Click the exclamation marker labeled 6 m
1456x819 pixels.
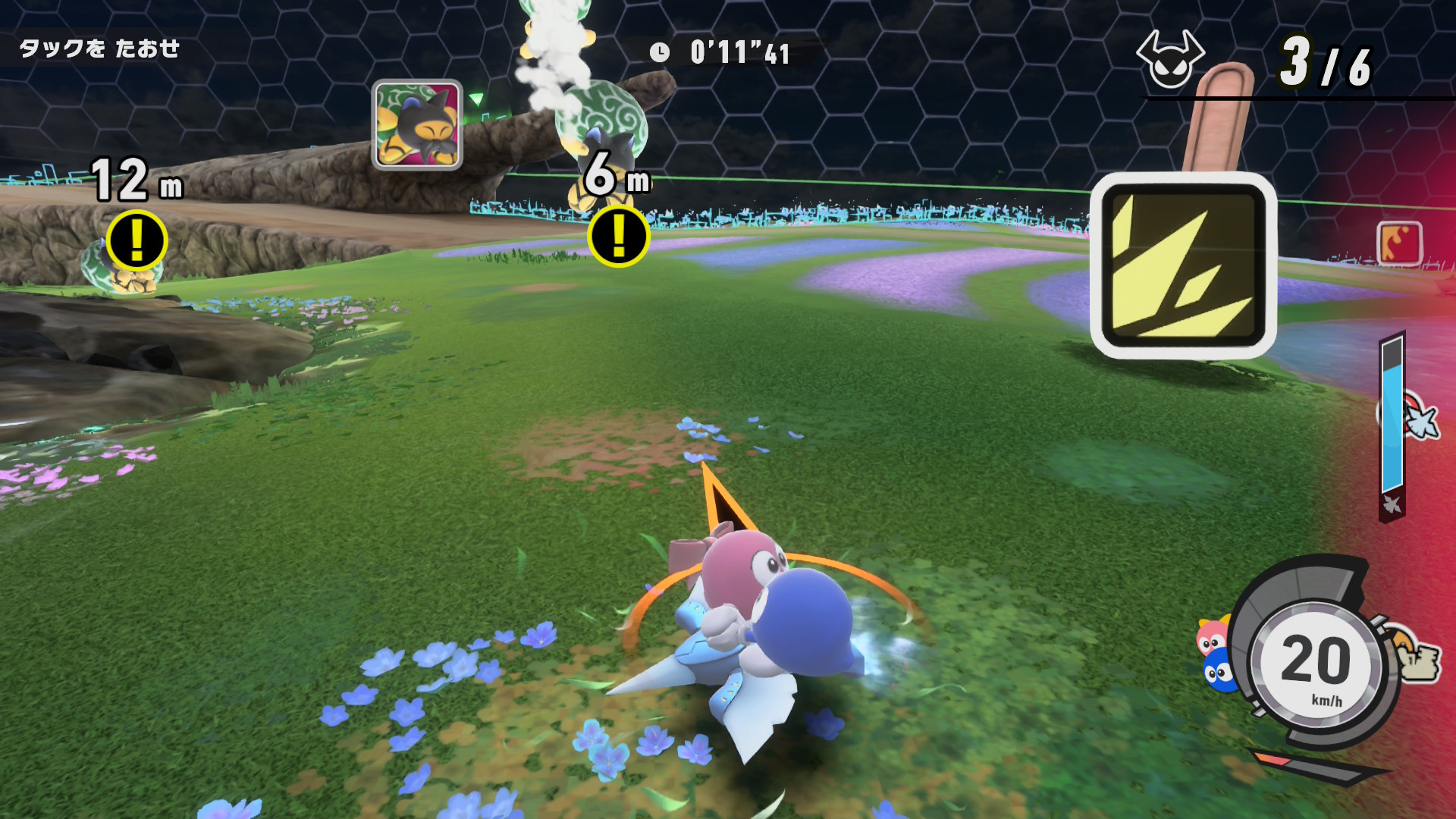pyautogui.click(x=618, y=236)
